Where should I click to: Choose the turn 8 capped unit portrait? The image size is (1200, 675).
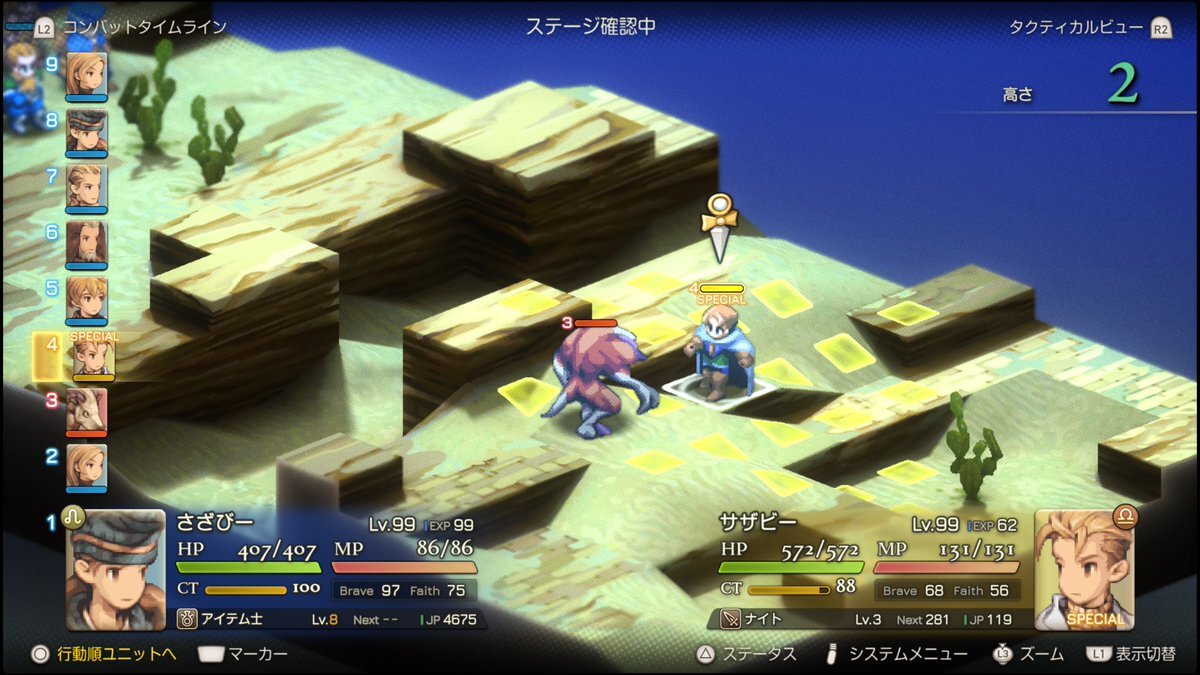86,130
